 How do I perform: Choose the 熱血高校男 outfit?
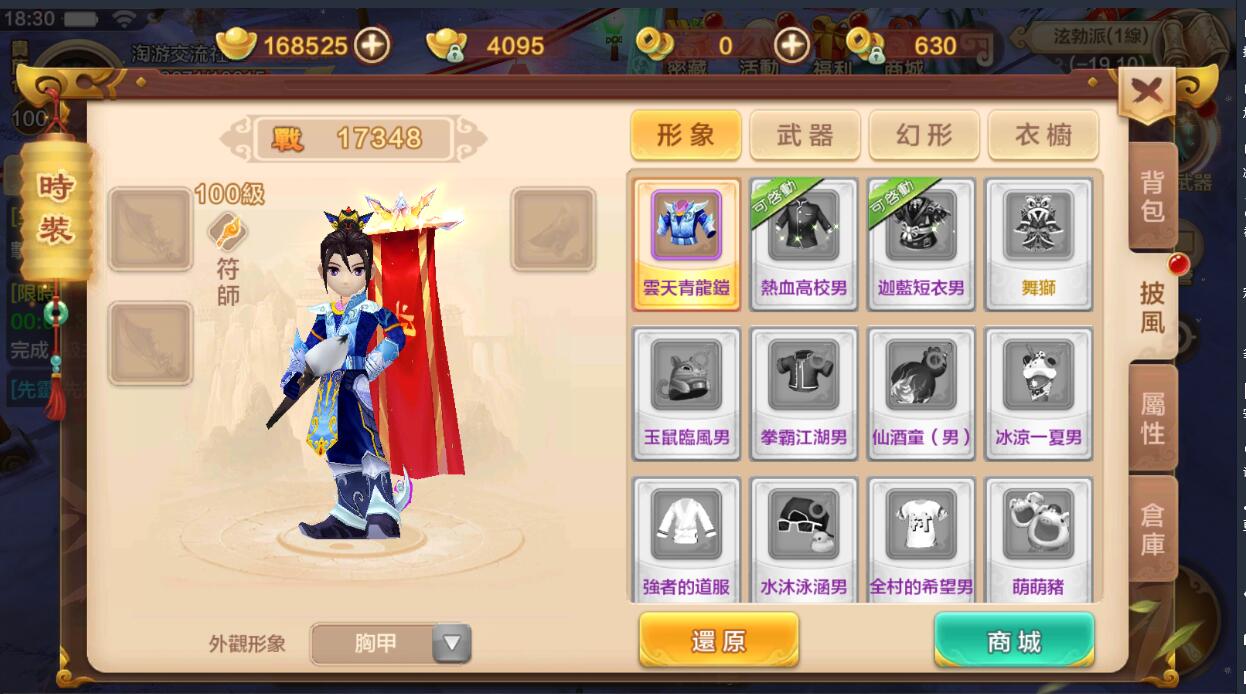(x=804, y=244)
